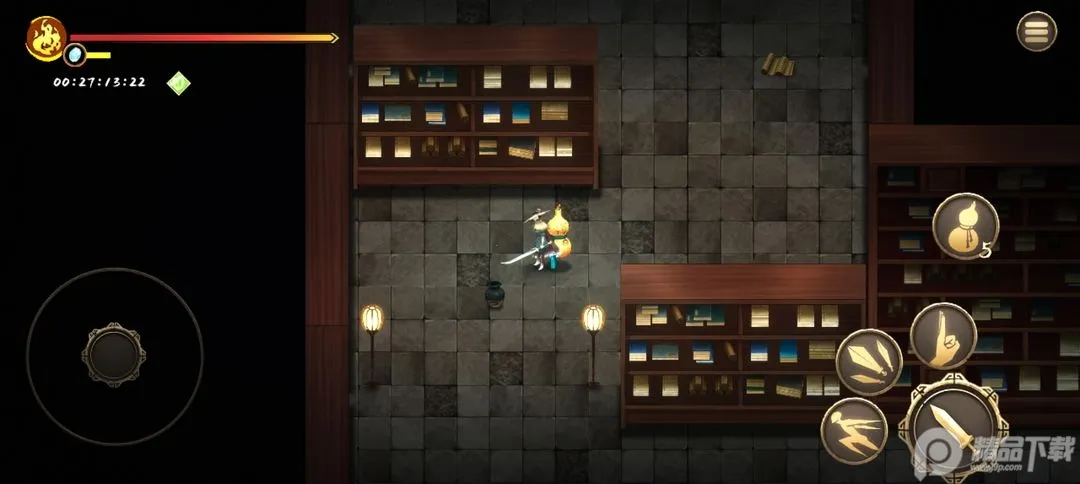1080x484 pixels.
Task: Use the gourd healing item
Action: (965, 225)
